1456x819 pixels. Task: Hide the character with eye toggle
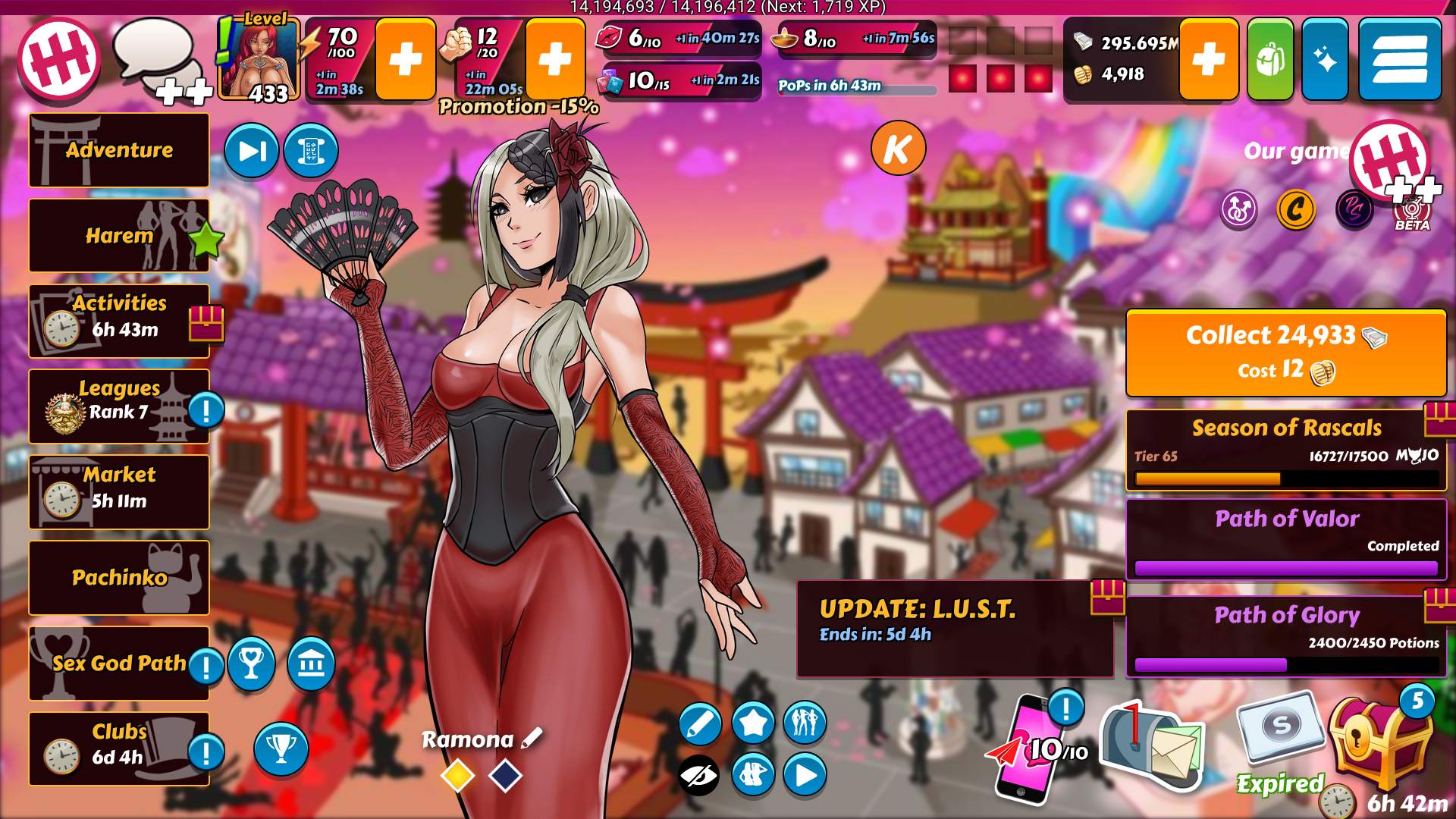pos(698,775)
